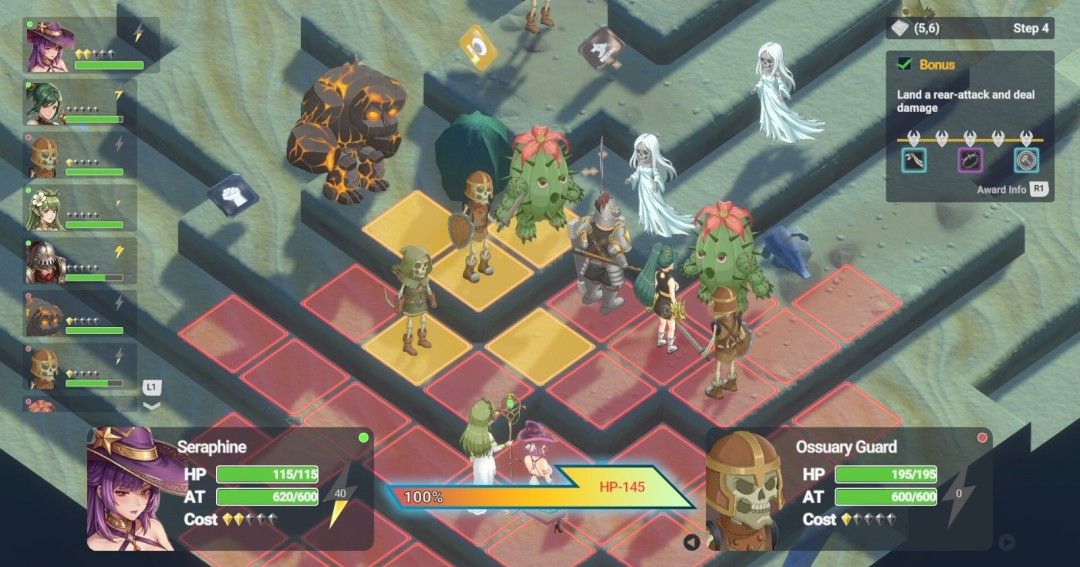Toggle the Bonus objective checkbox
The height and width of the screenshot is (567, 1080).
[x=904, y=64]
